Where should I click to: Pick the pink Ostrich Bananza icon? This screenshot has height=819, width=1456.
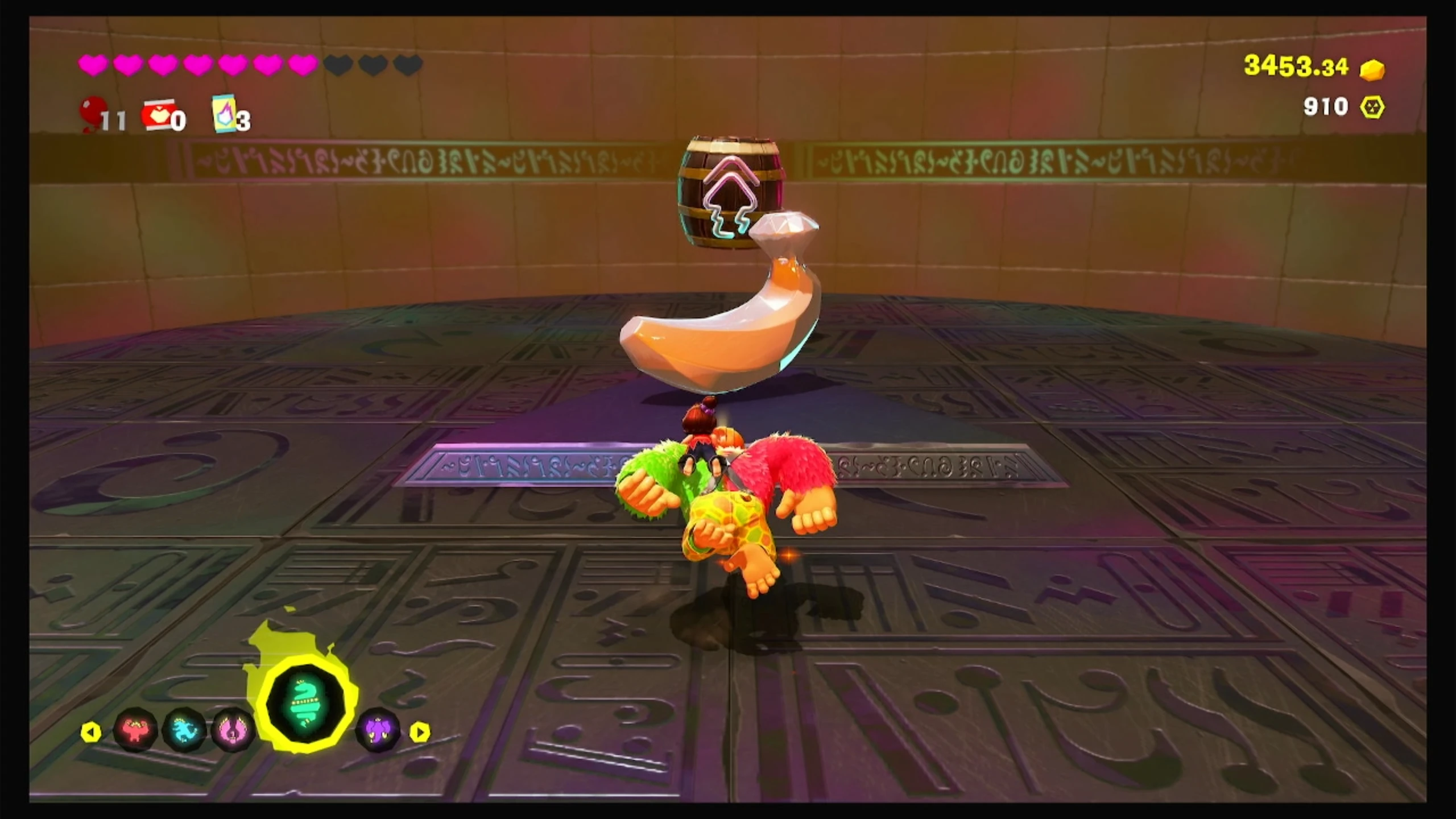point(232,730)
